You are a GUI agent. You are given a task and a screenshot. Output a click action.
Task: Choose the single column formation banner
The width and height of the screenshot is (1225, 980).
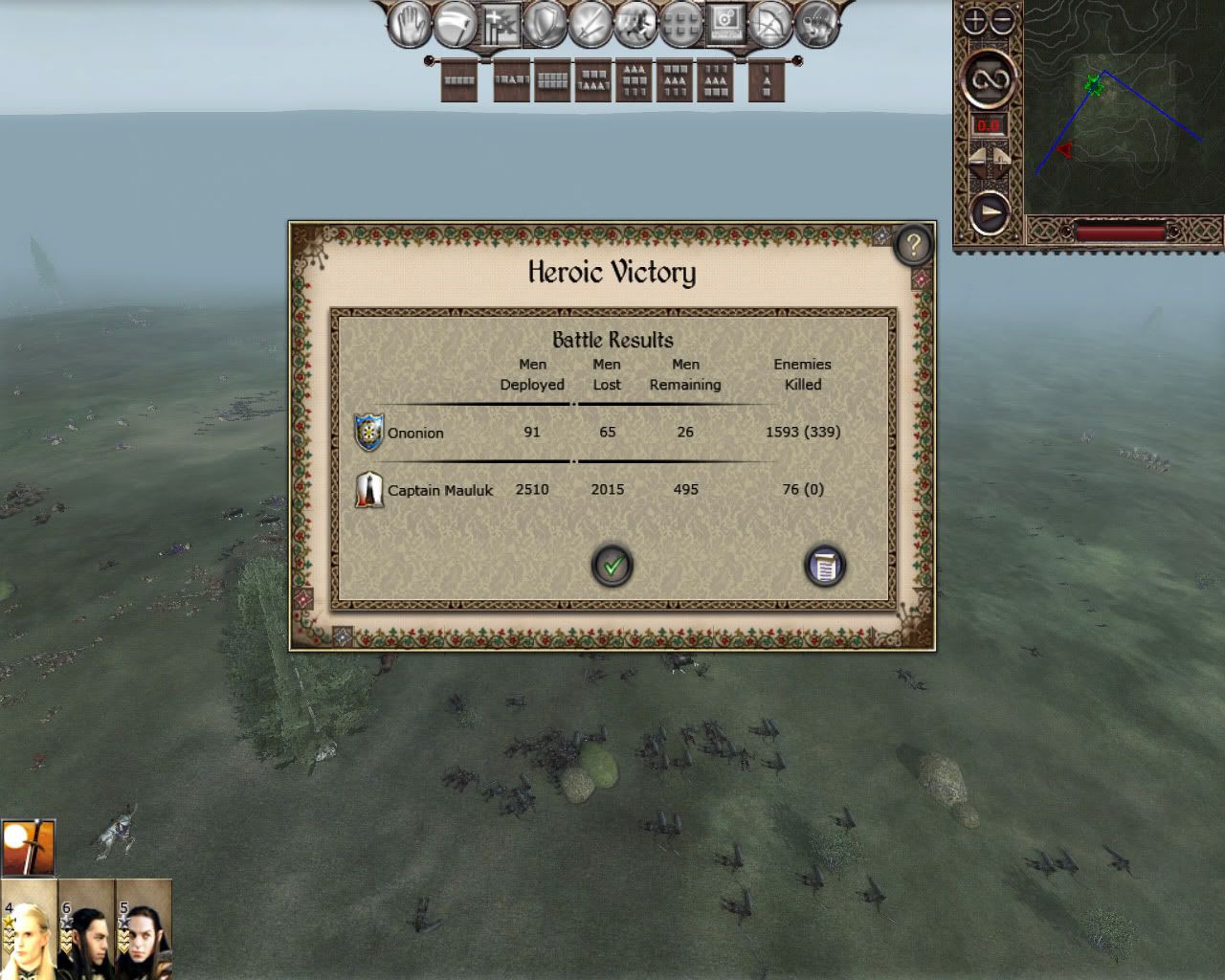pos(766,81)
